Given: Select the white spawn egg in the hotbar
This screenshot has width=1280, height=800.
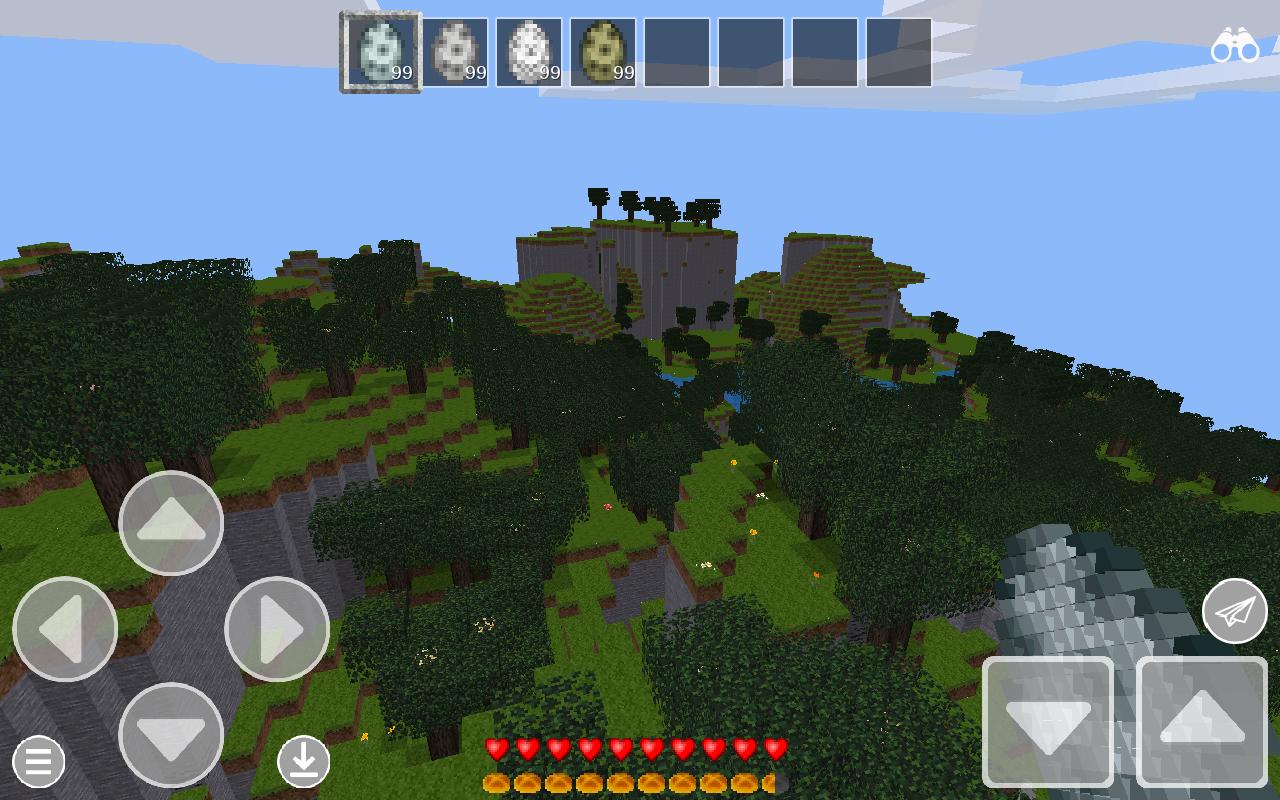Looking at the screenshot, I should point(530,50).
